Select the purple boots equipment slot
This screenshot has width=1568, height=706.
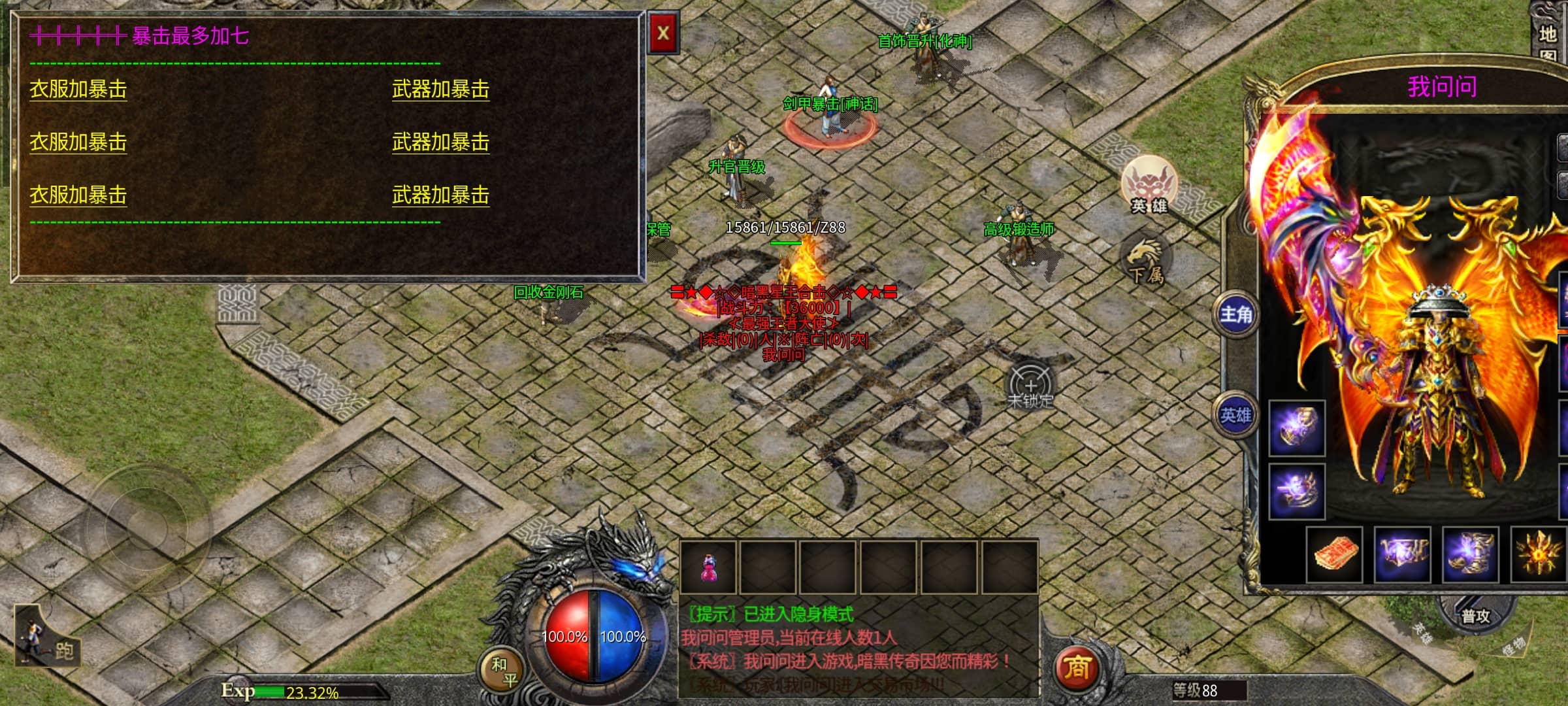(1470, 554)
